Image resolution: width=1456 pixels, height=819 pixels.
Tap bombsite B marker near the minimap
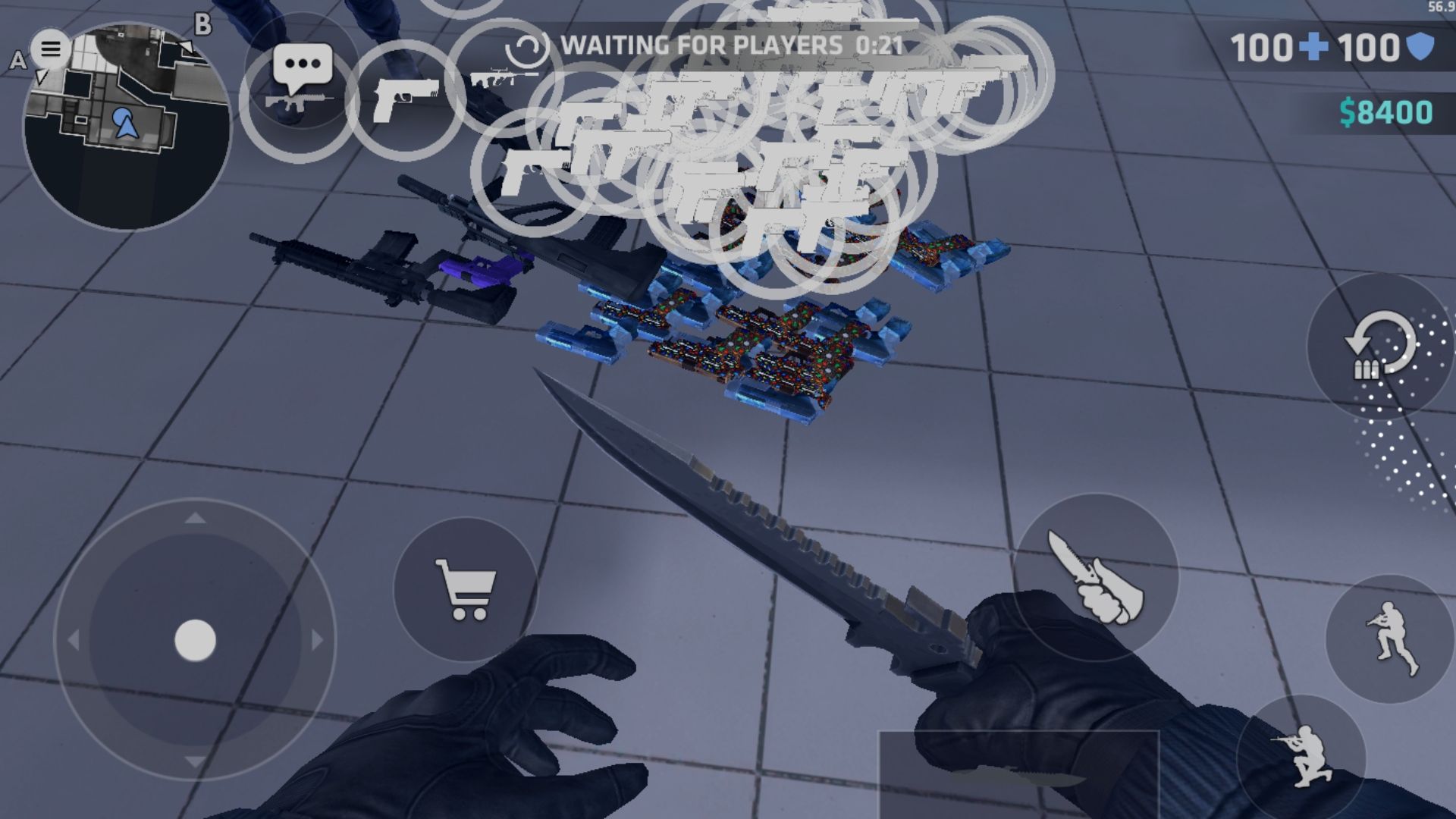pyautogui.click(x=201, y=28)
